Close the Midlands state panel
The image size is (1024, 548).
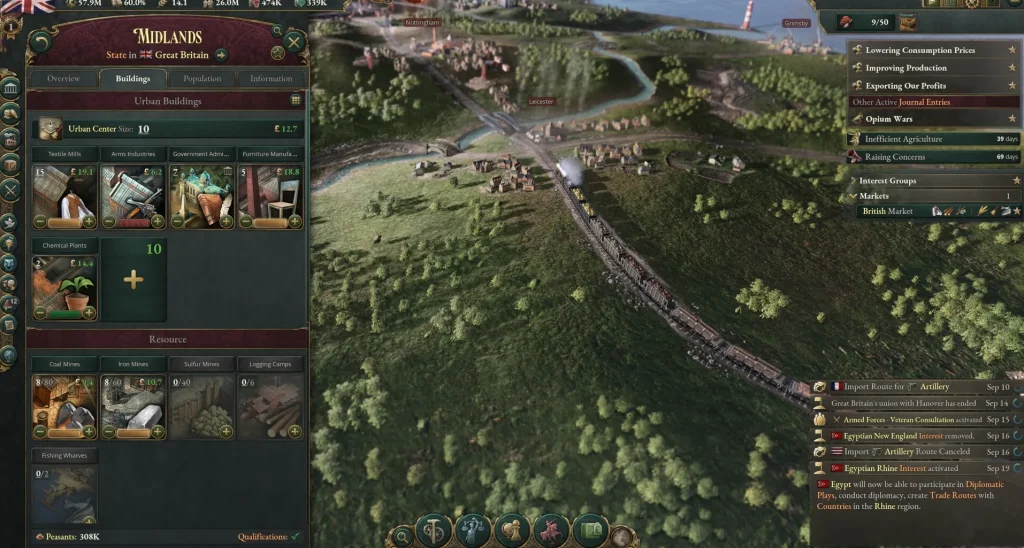[294, 42]
